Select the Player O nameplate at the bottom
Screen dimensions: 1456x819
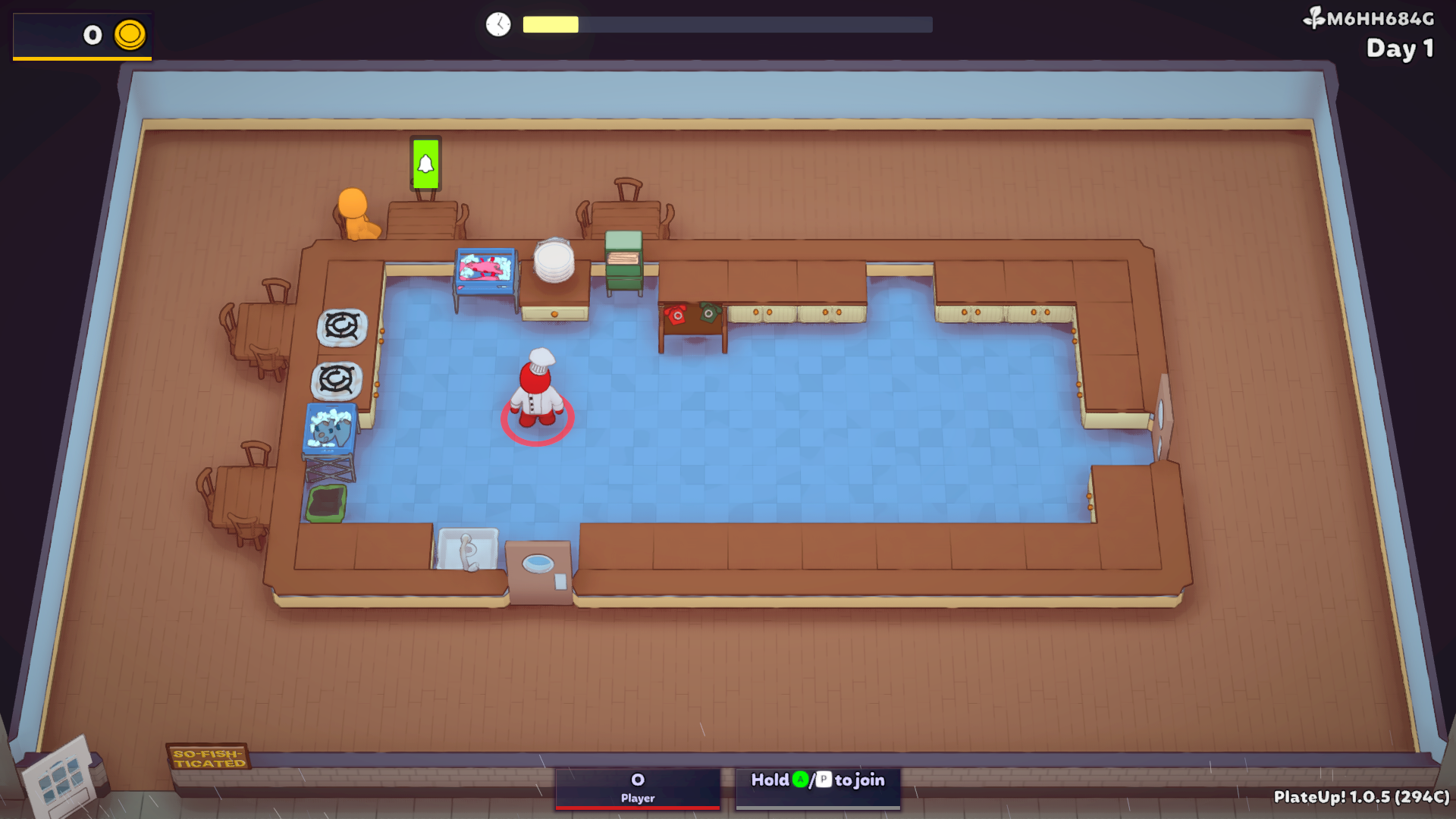click(637, 787)
